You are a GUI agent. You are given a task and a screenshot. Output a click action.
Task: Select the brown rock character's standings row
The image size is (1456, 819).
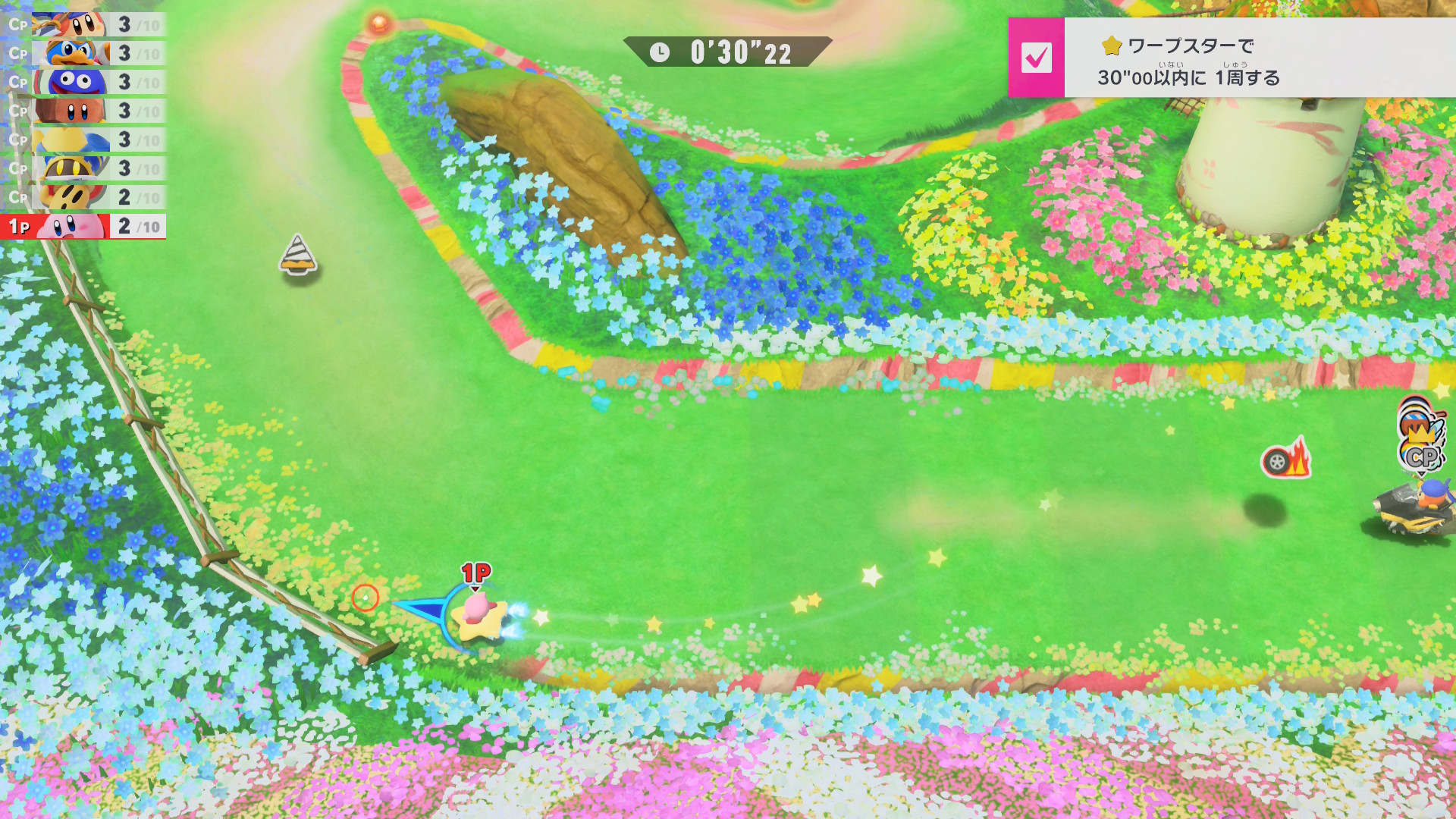tap(83, 111)
